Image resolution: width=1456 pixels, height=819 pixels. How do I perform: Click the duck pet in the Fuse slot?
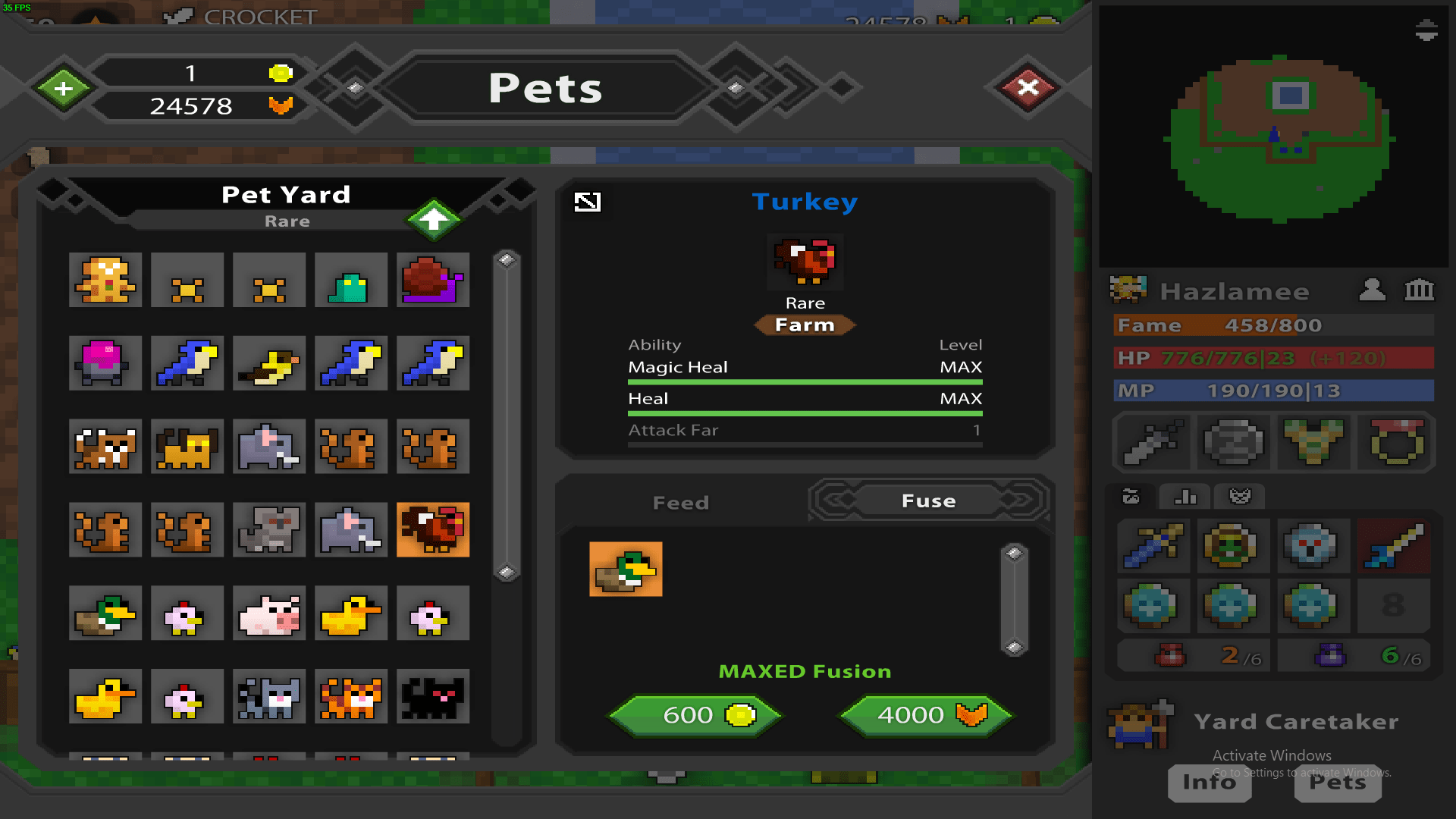click(626, 570)
